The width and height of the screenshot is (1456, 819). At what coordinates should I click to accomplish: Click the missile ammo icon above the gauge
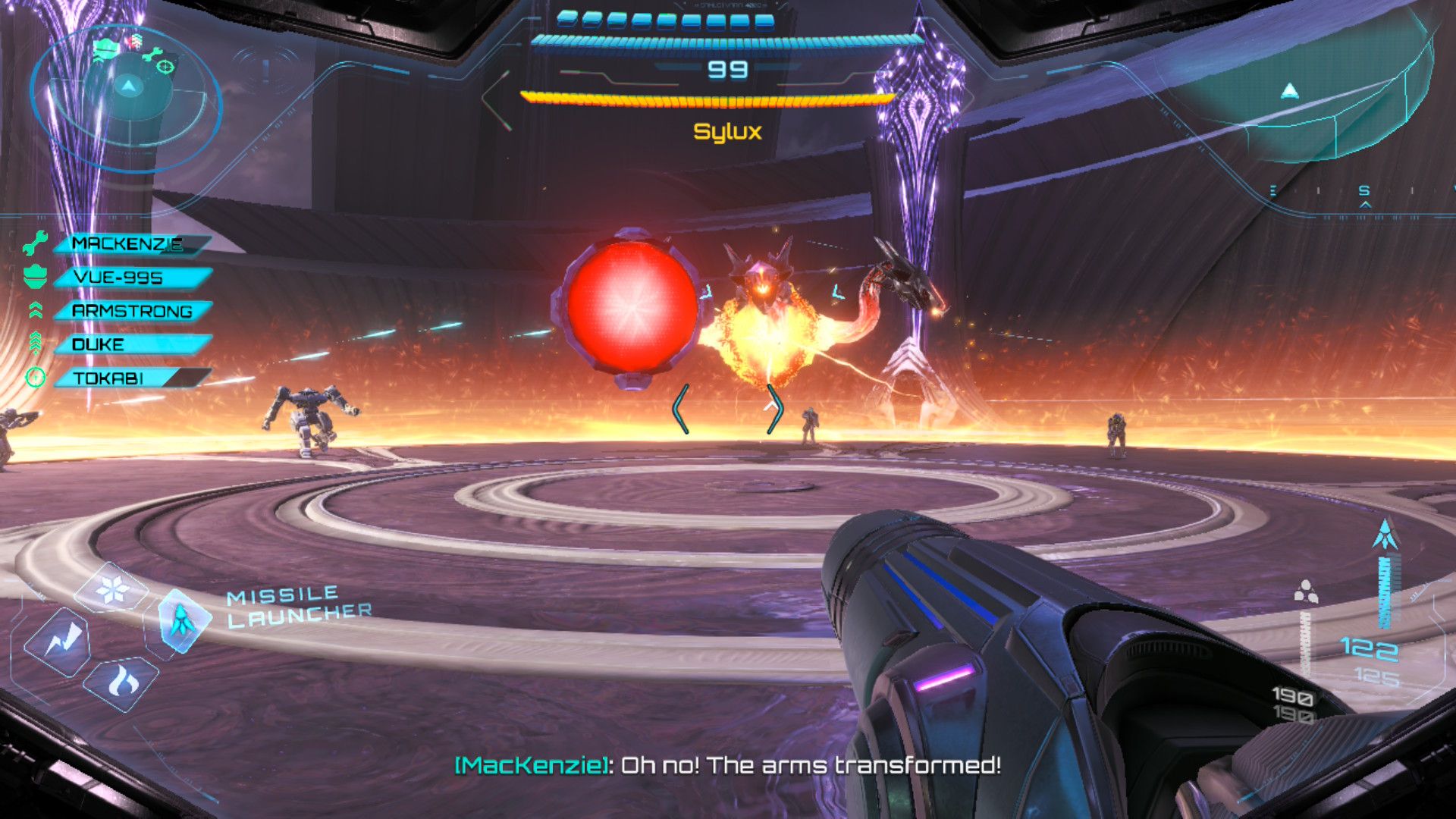1386,535
